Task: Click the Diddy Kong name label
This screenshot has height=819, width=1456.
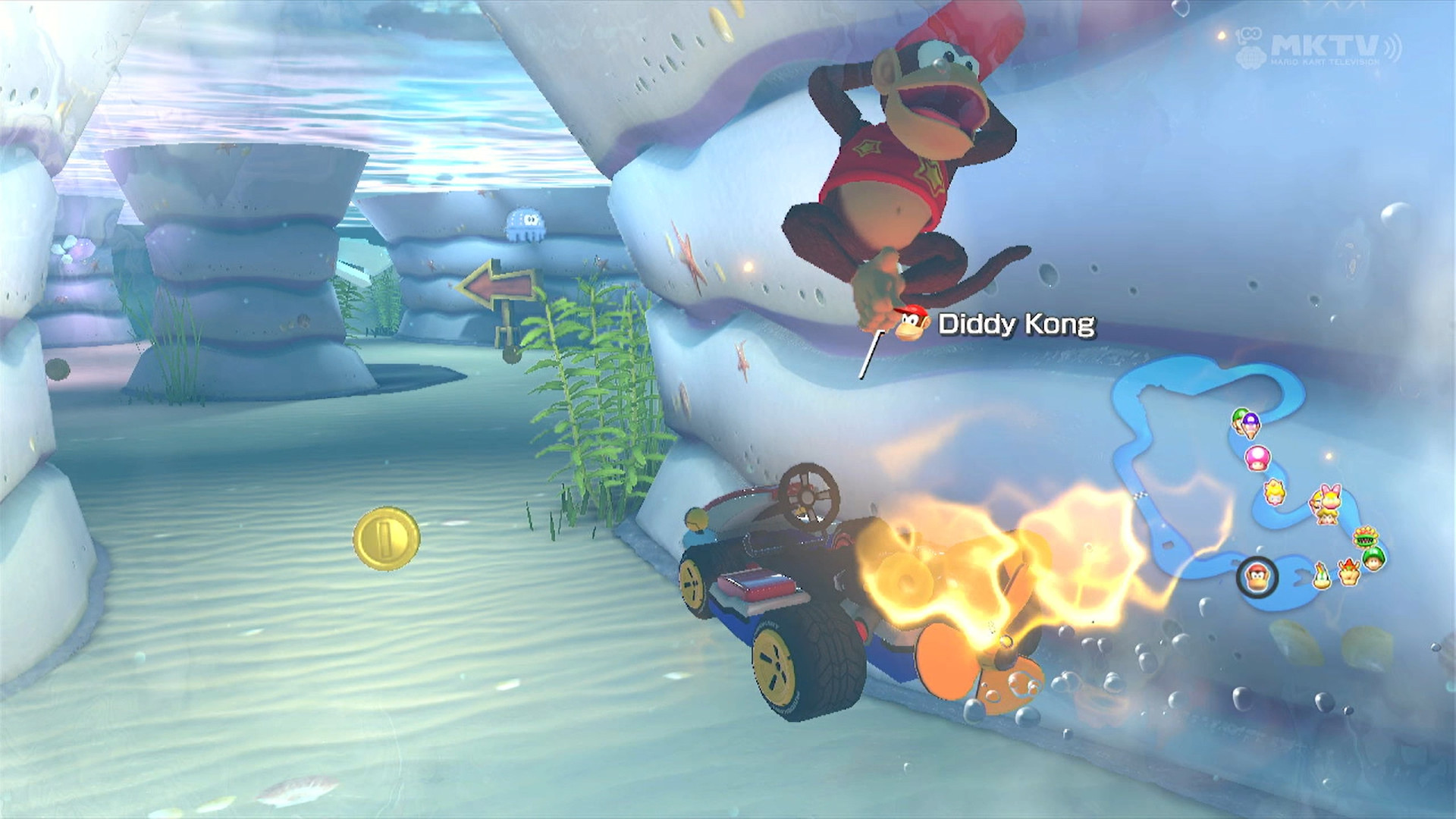Action: click(x=1016, y=322)
